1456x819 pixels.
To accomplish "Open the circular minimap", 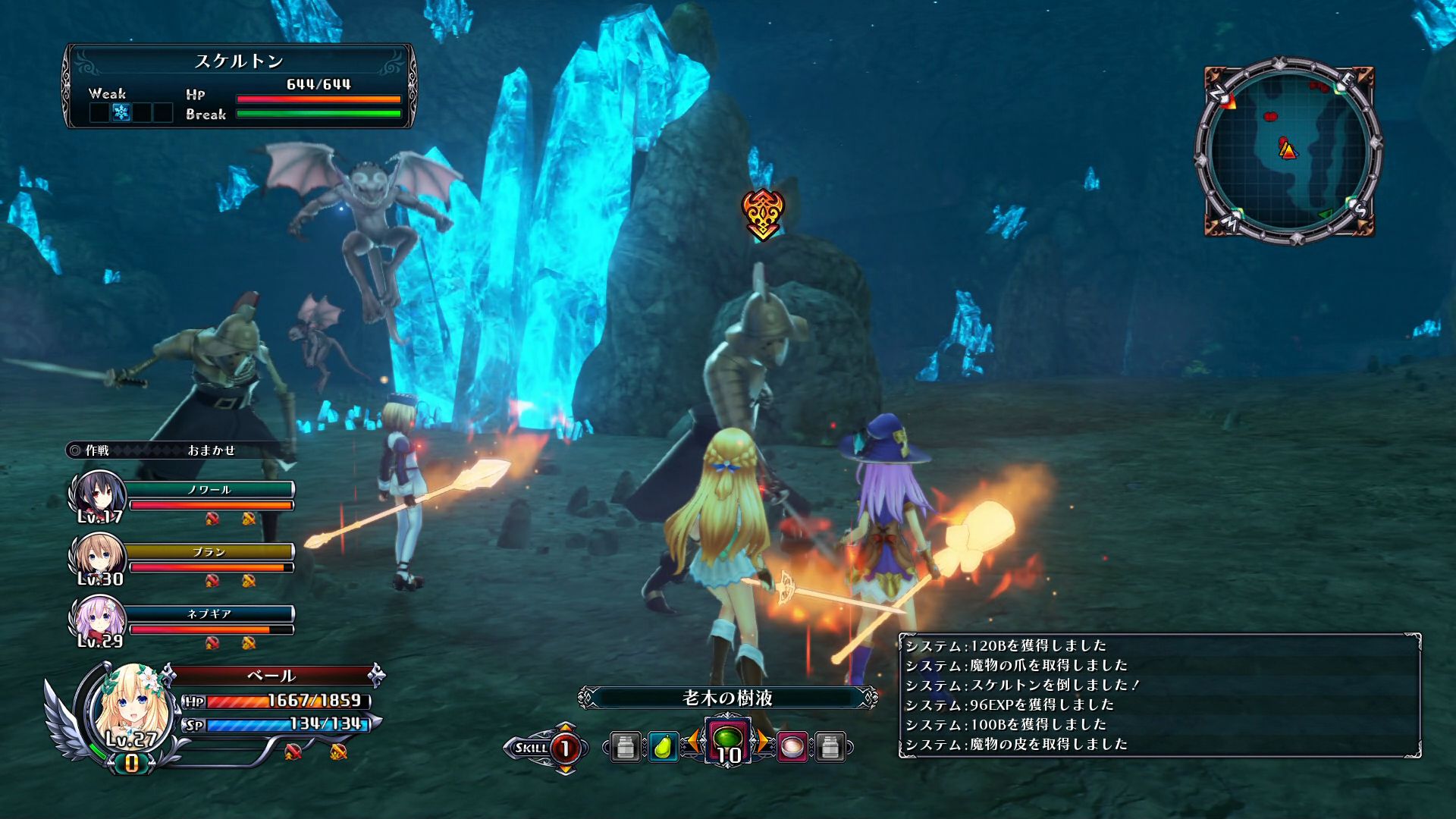I will click(1289, 150).
